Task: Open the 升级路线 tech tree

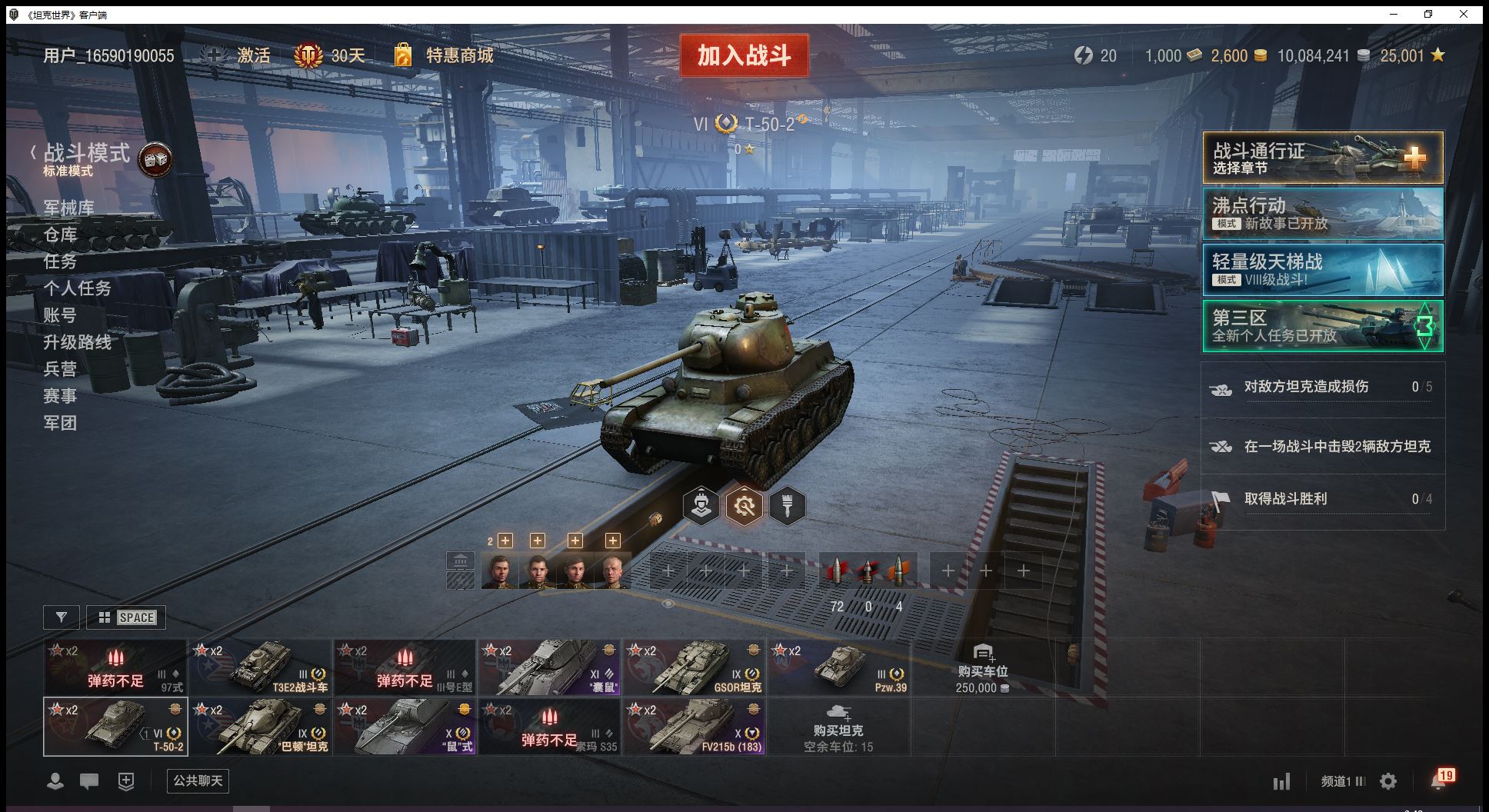Action: click(77, 342)
